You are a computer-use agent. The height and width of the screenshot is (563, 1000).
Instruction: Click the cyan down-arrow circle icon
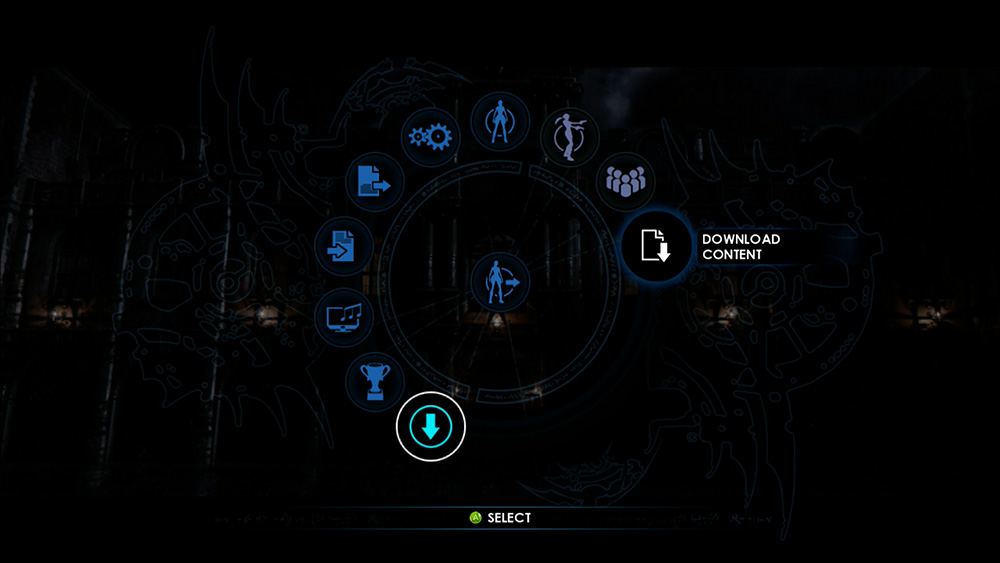pyautogui.click(x=431, y=427)
